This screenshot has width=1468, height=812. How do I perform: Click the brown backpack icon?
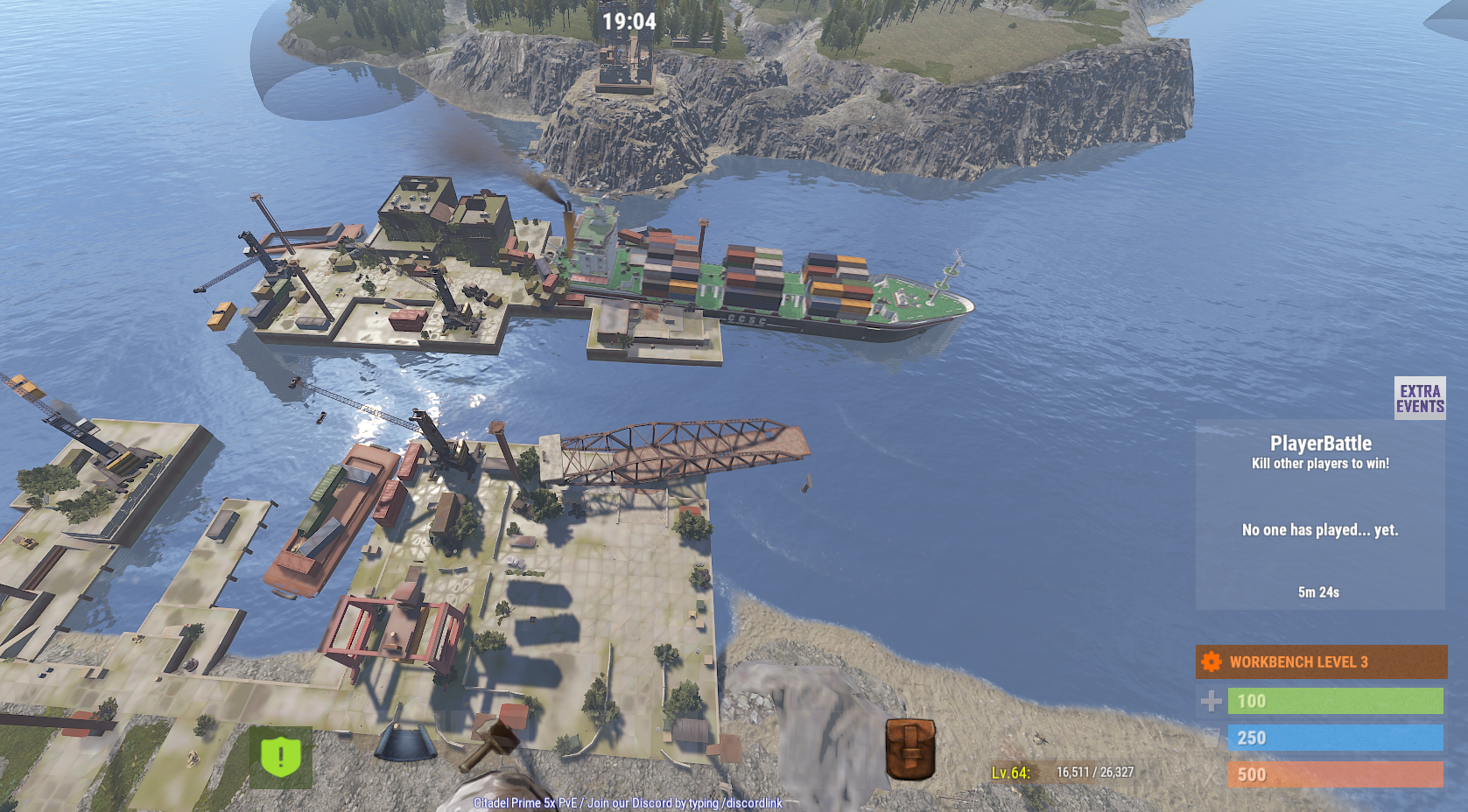click(x=910, y=749)
